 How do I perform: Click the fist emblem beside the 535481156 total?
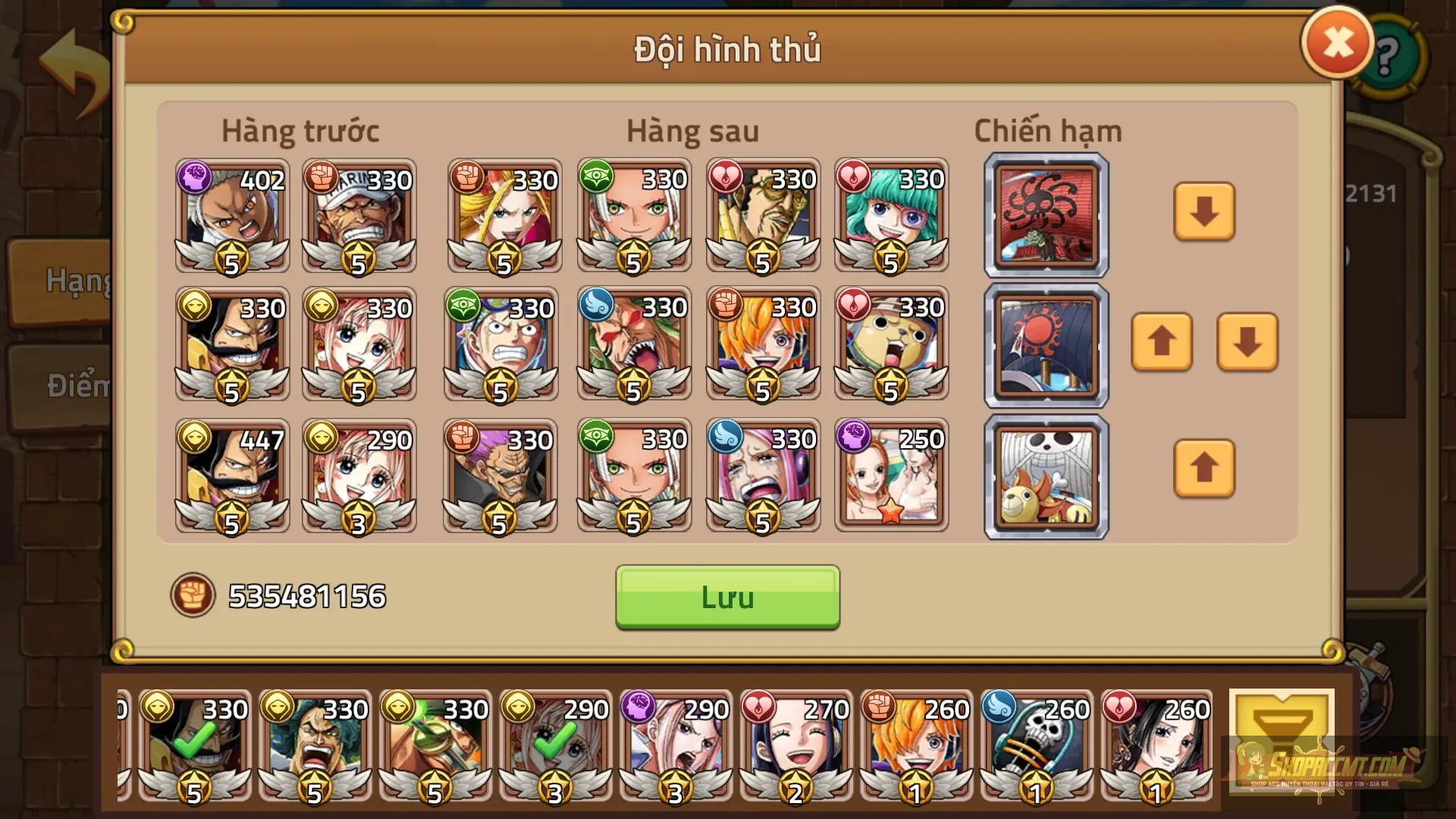pos(193,595)
